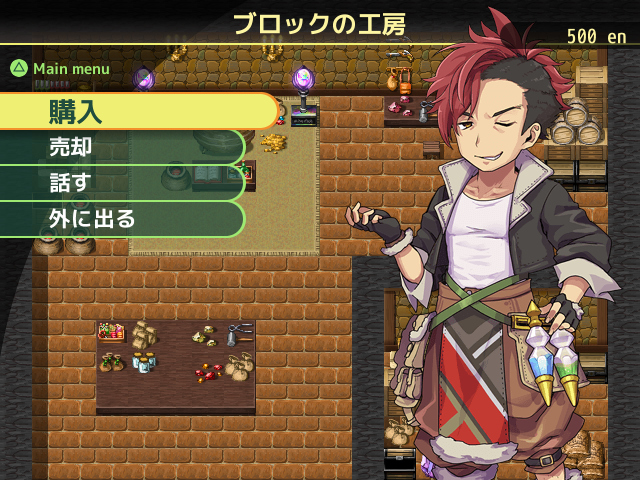Choose the 売却 (Sell) menu option
The image size is (640, 480).
120,147
